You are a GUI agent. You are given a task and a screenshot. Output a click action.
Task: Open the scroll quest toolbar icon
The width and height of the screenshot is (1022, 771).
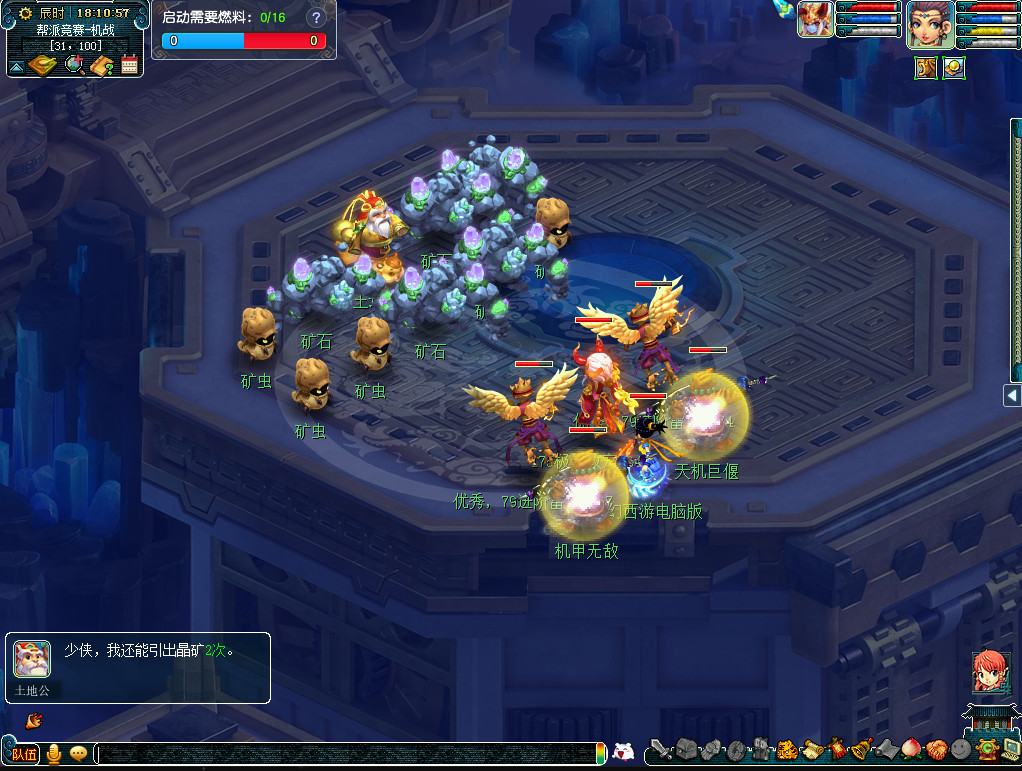pos(812,749)
